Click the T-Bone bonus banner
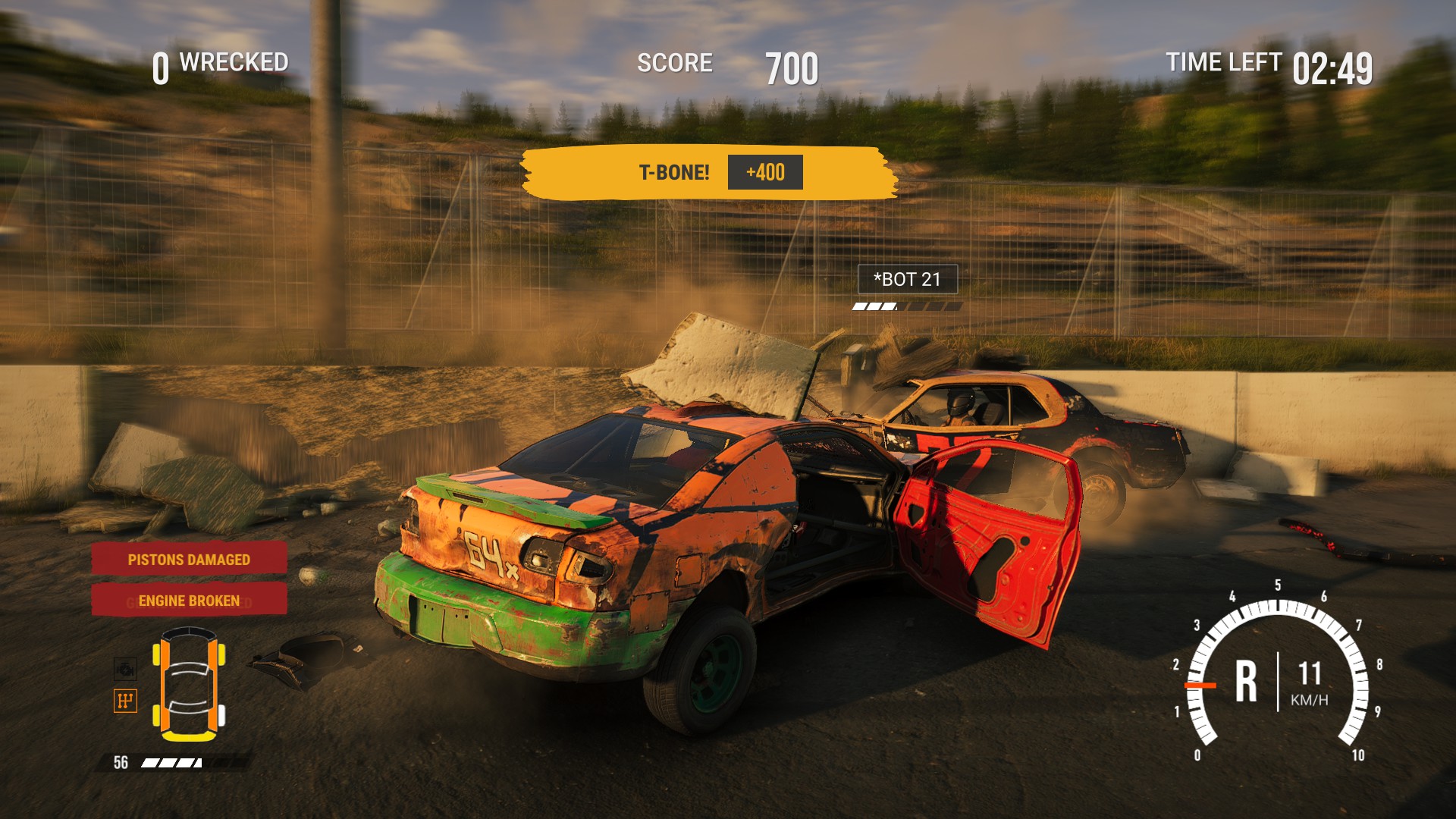Screen dimensions: 1456x819 709,173
